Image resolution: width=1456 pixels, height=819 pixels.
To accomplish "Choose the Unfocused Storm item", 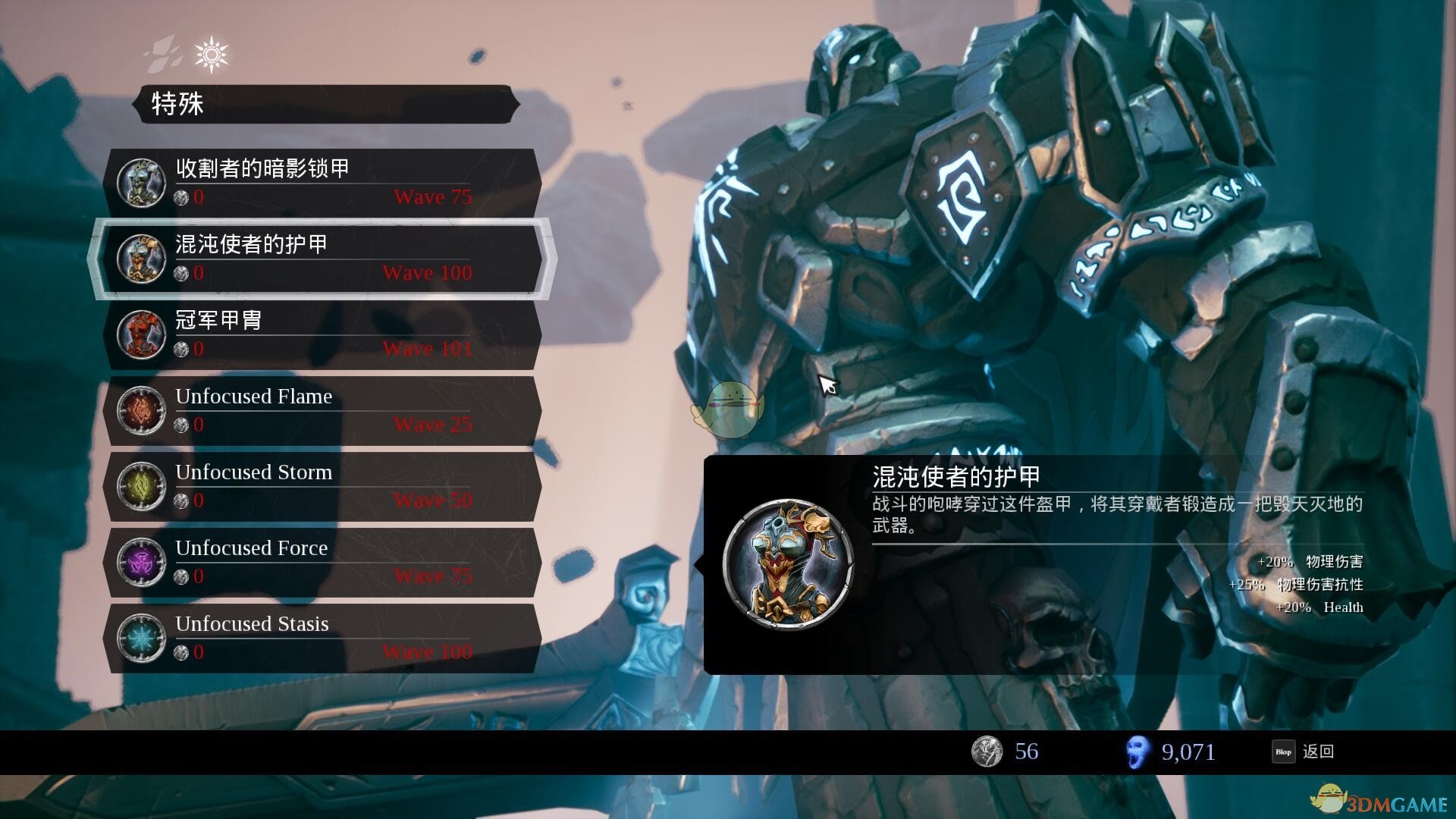I will [x=322, y=486].
